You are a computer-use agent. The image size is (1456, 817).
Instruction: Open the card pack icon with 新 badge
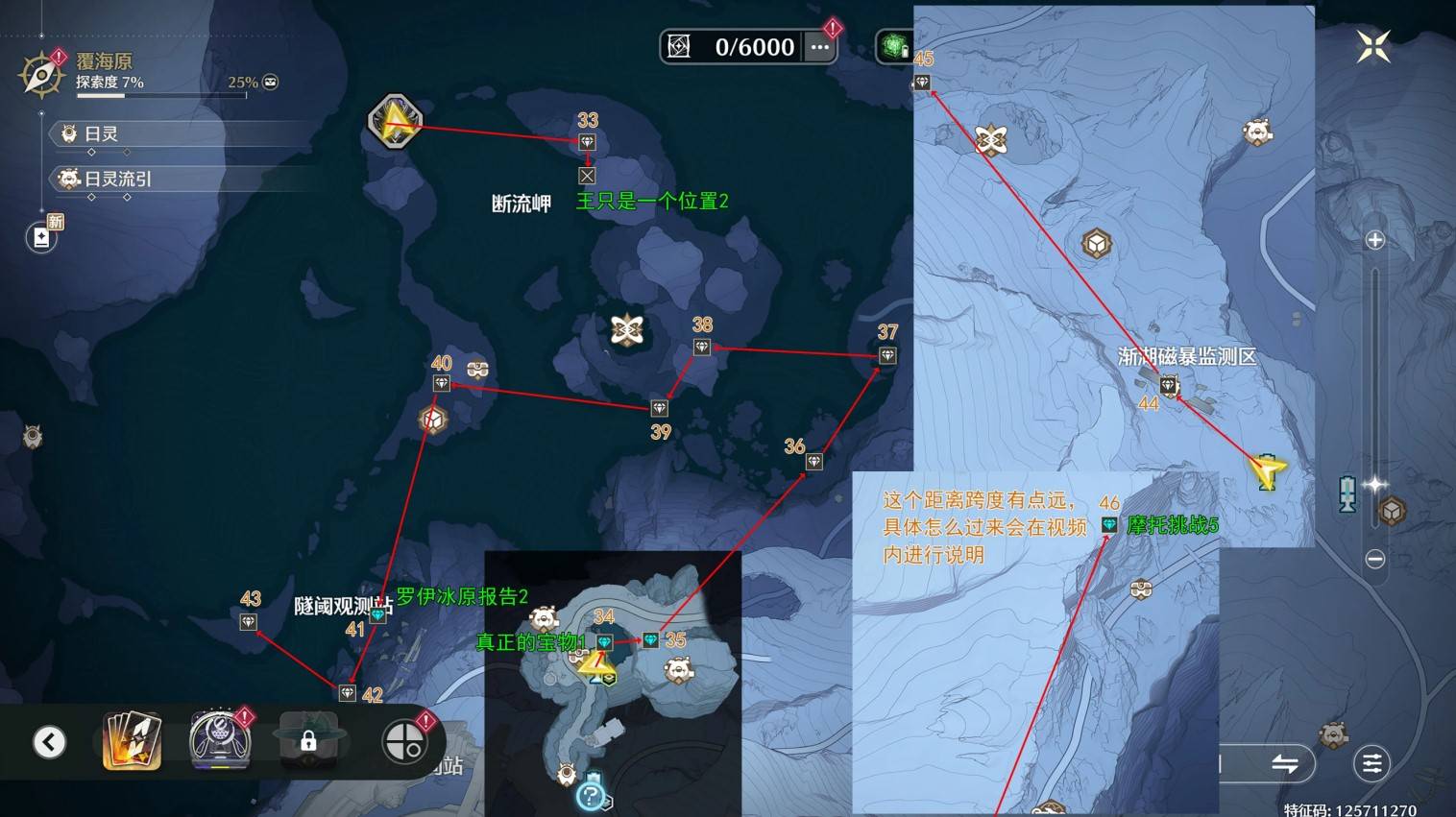click(40, 238)
